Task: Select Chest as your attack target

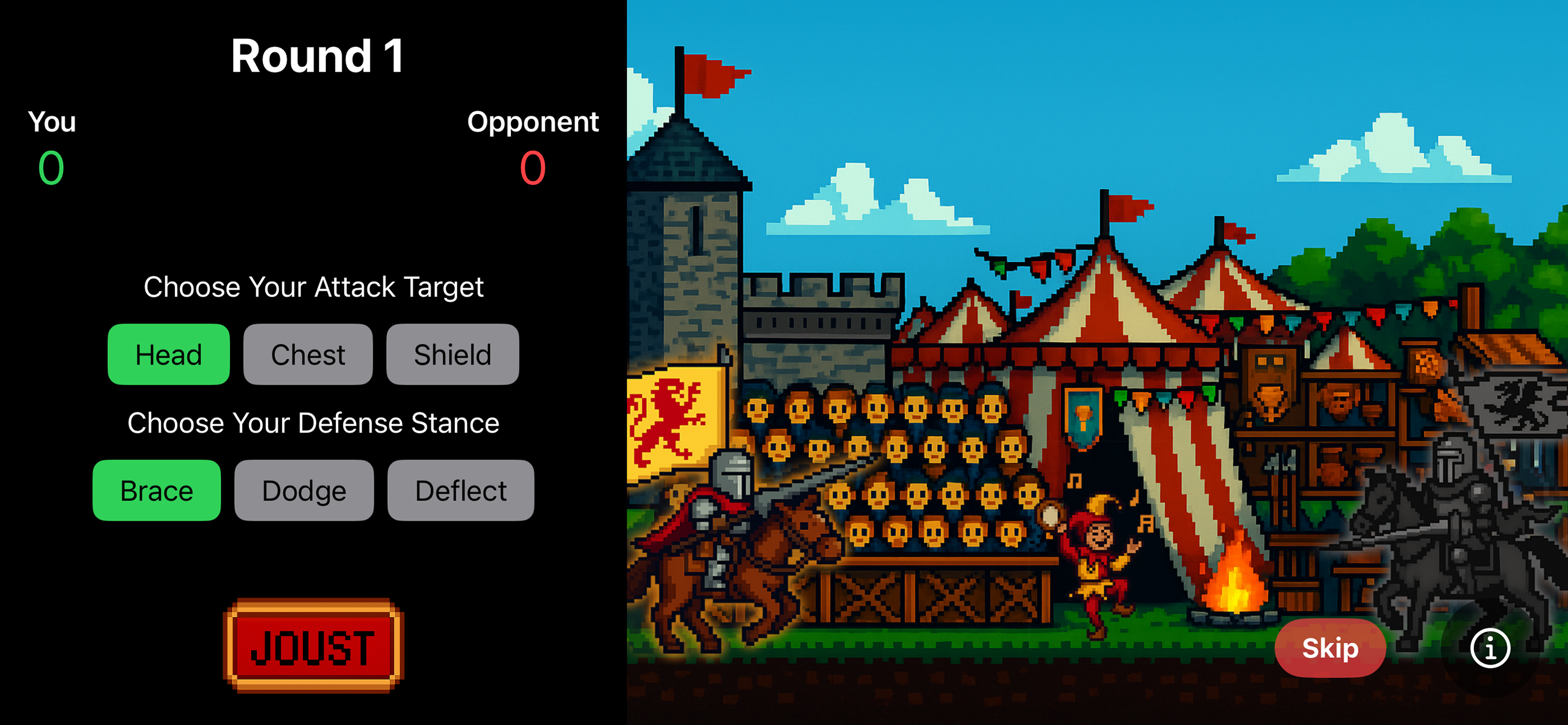Action: pos(308,354)
